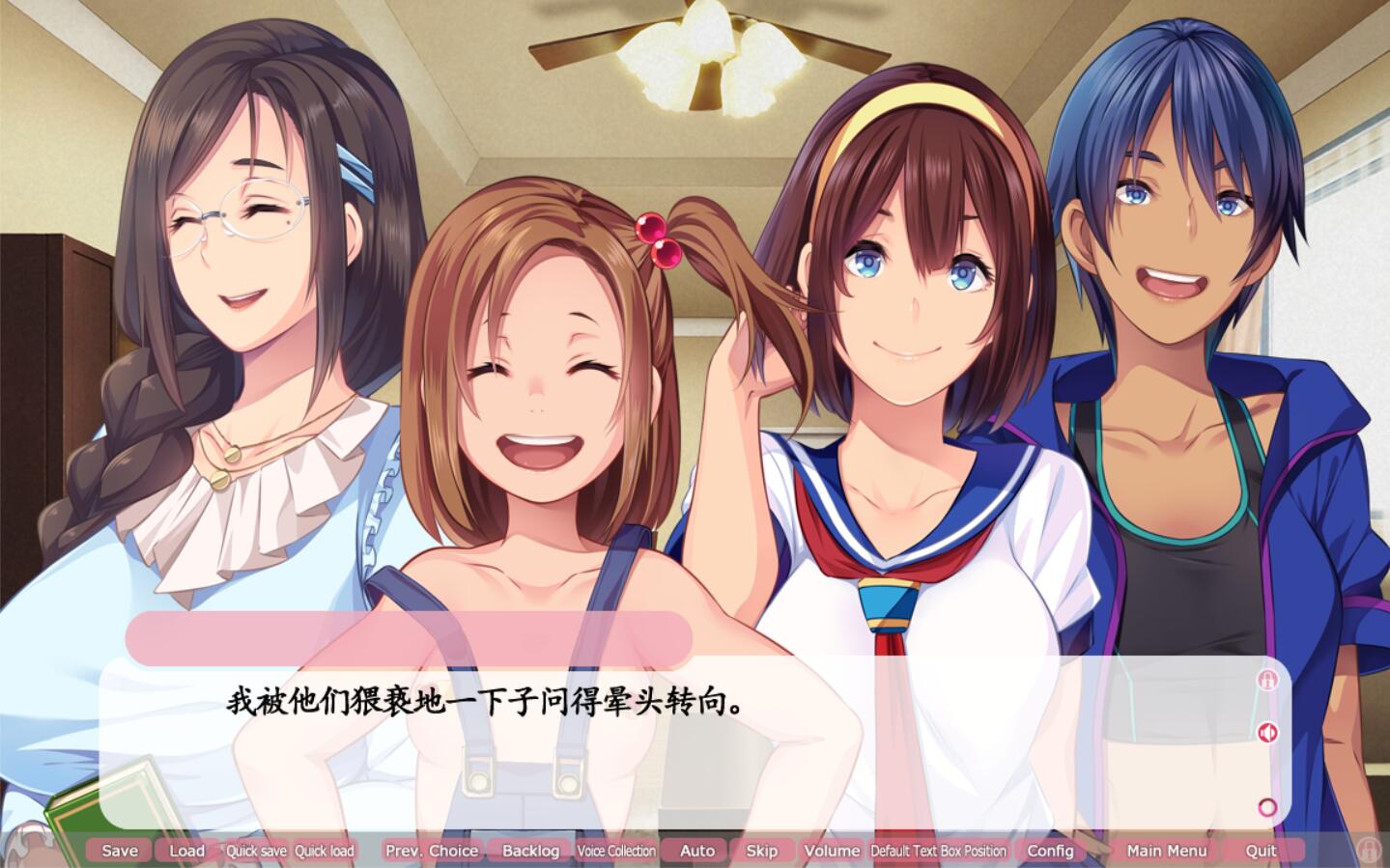1390x868 pixels.
Task: Perform a Quick save
Action: [x=256, y=851]
